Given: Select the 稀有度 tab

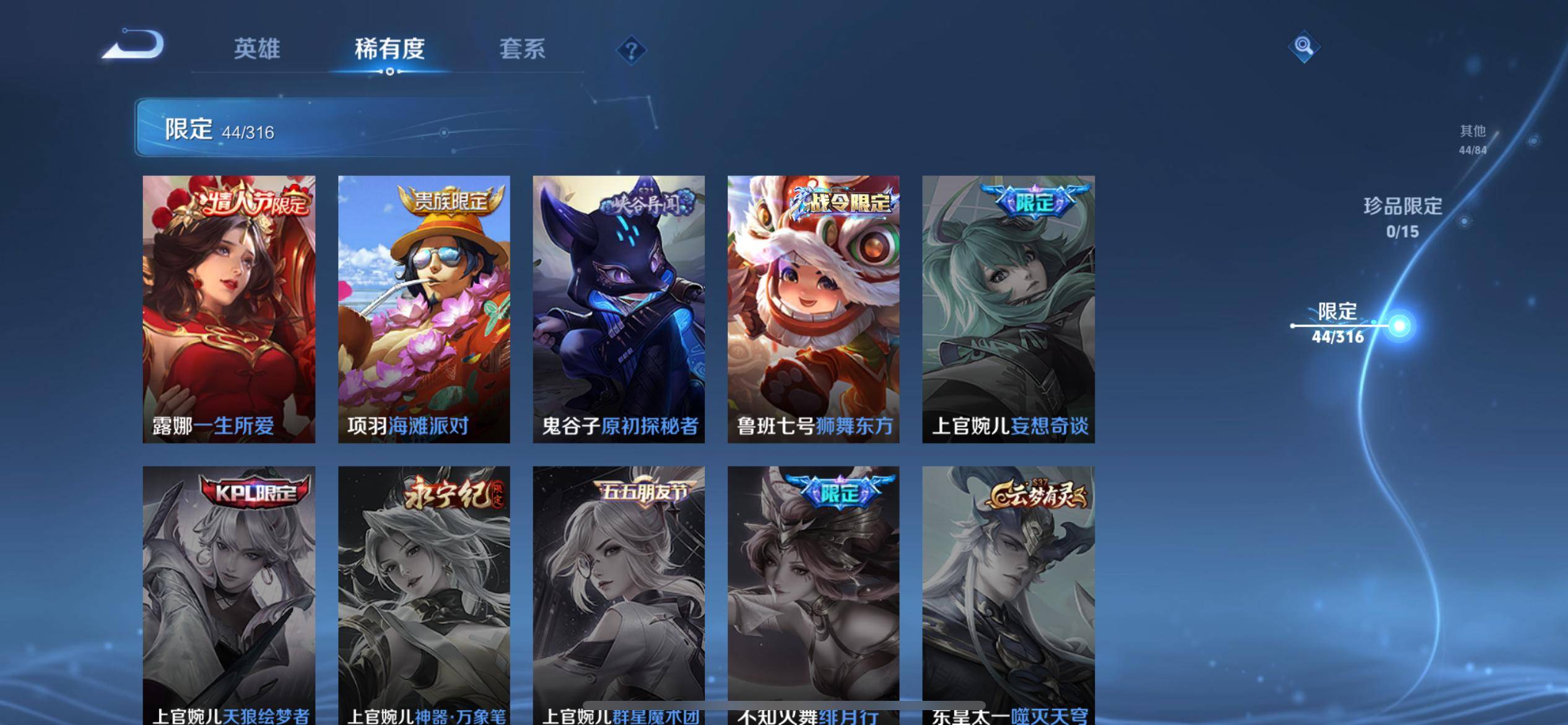Looking at the screenshot, I should coord(390,49).
